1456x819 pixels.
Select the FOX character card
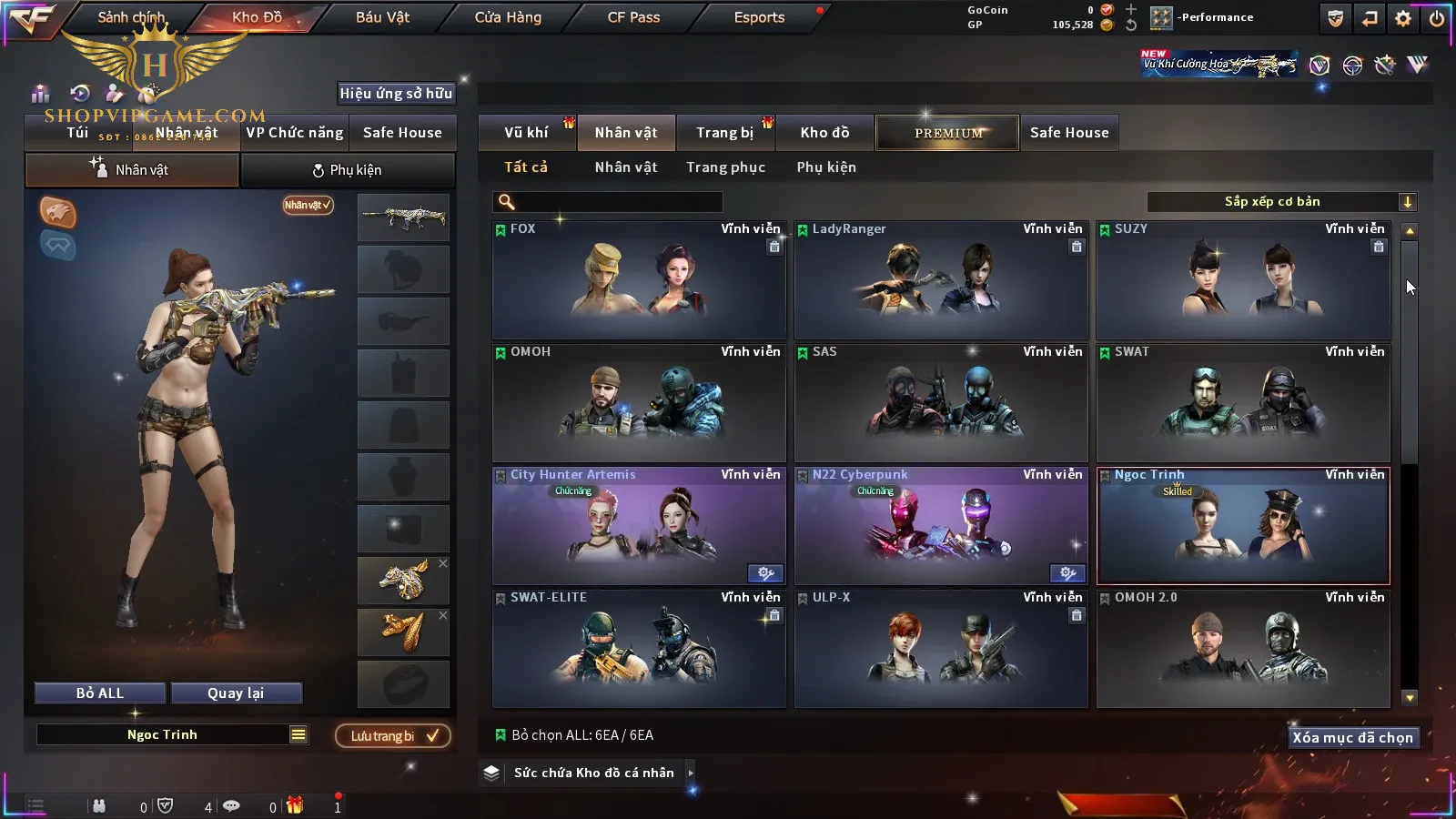(638, 280)
